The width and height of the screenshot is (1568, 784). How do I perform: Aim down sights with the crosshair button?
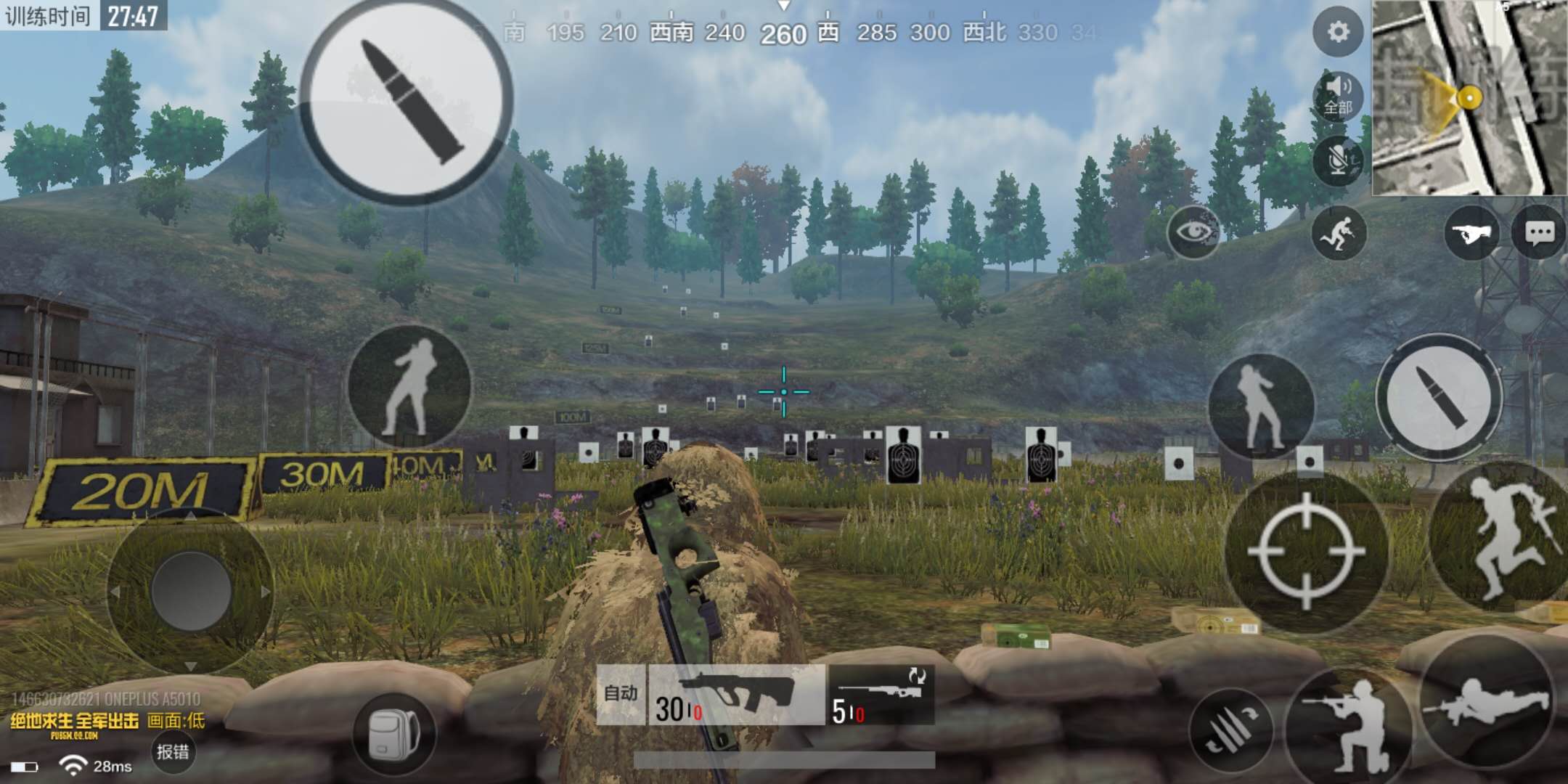pyautogui.click(x=1305, y=552)
